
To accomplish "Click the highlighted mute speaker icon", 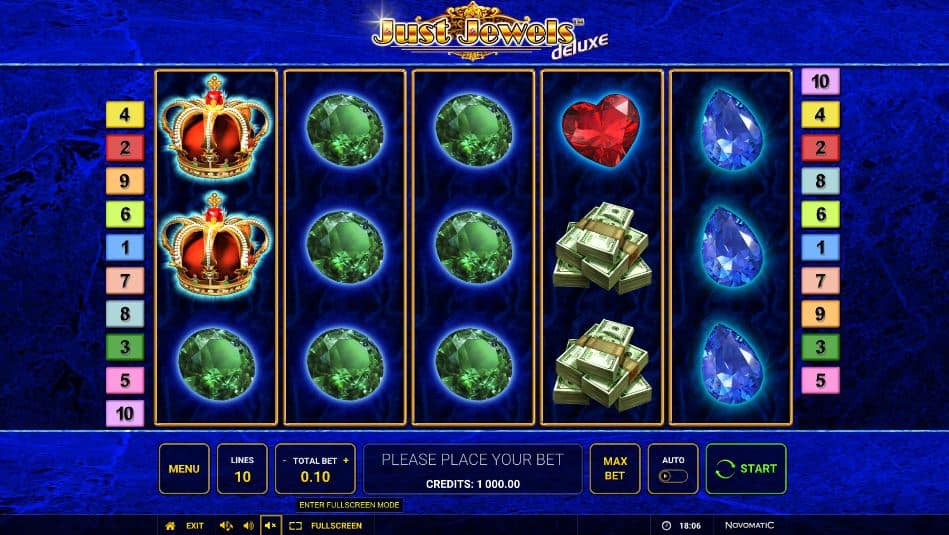I will 269,525.
